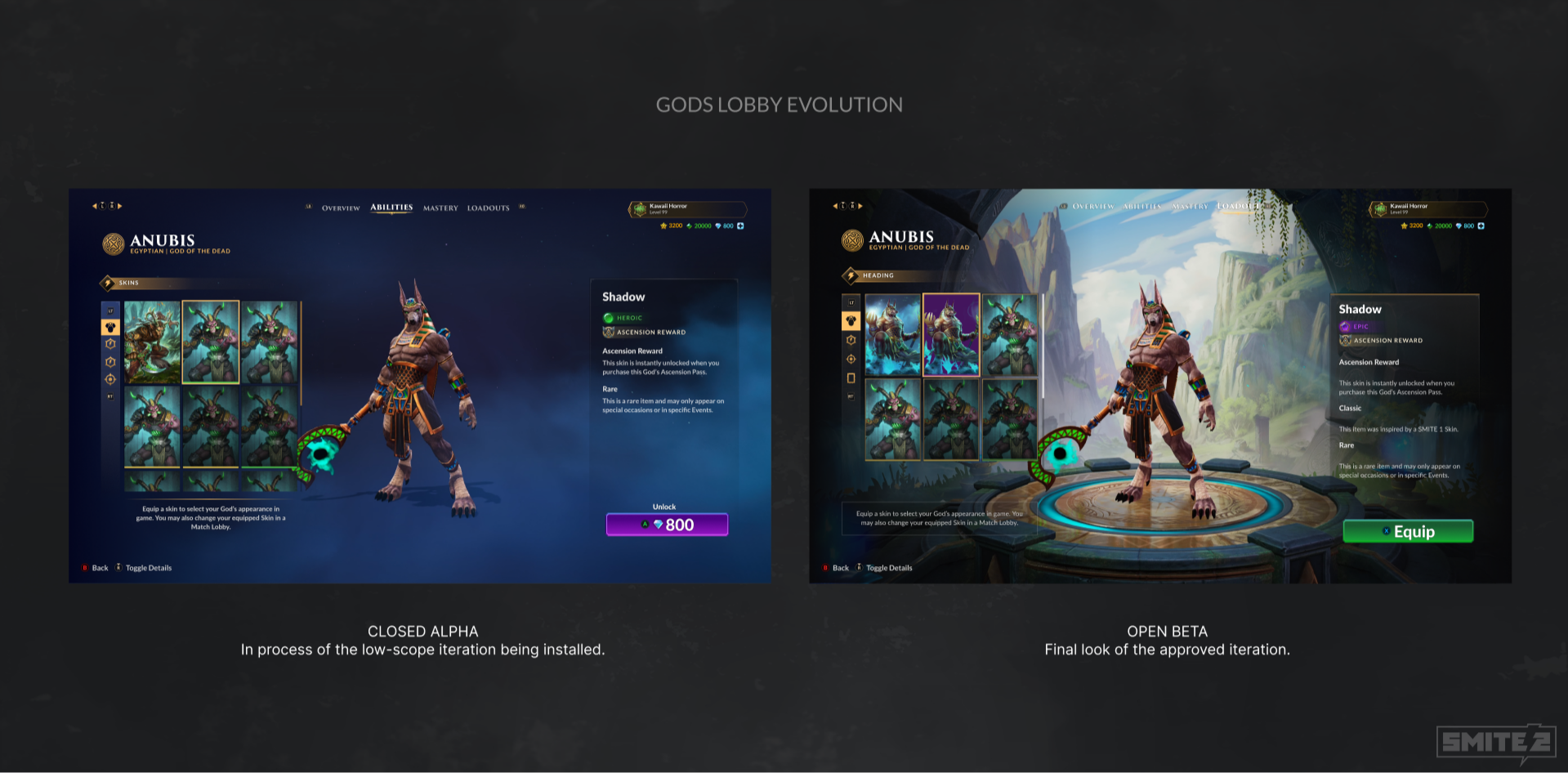This screenshot has height=773, width=1568.
Task: Switch to the Loadouts tab
Action: (x=488, y=208)
